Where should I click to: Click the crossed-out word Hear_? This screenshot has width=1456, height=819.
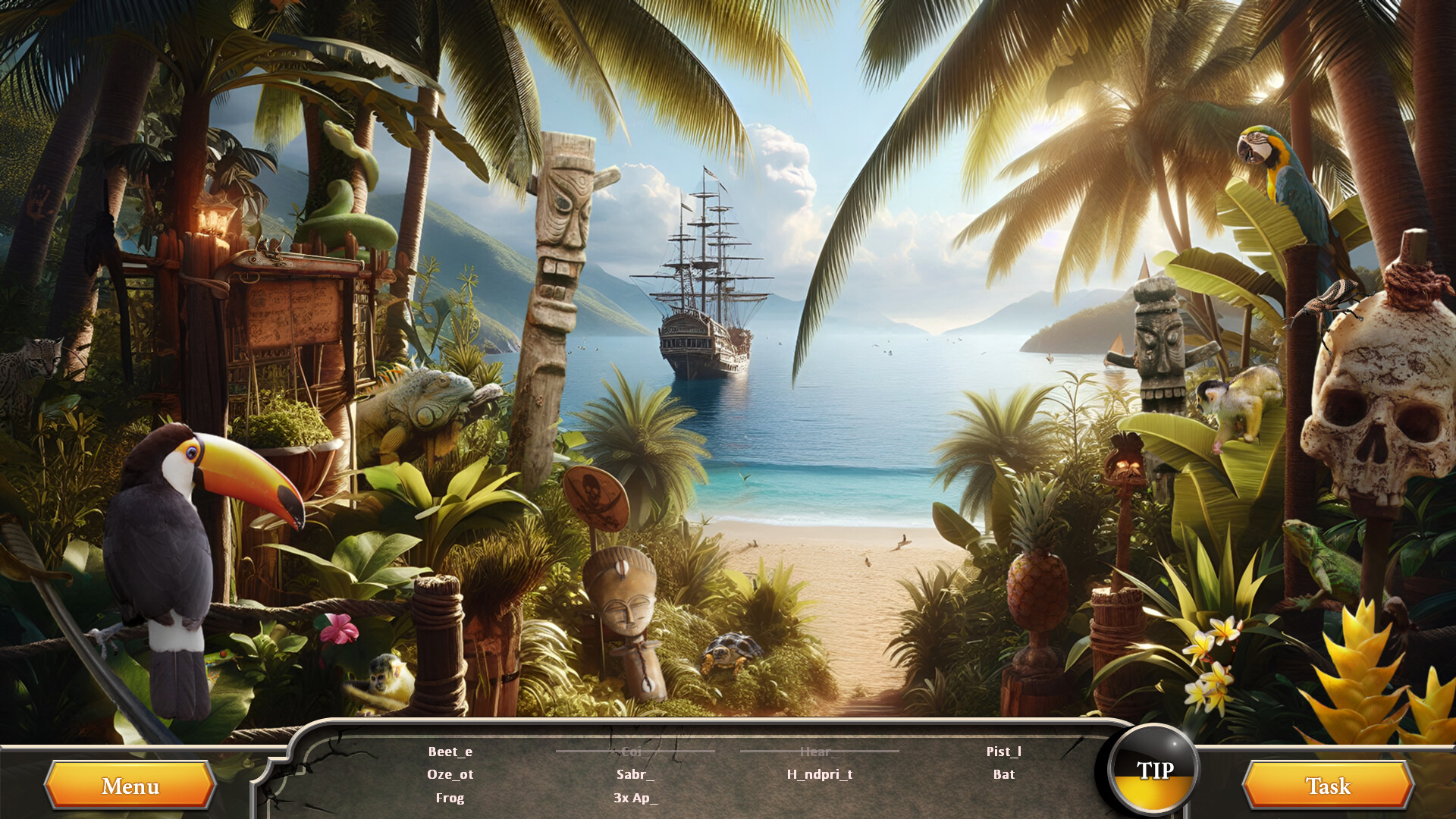pyautogui.click(x=821, y=752)
